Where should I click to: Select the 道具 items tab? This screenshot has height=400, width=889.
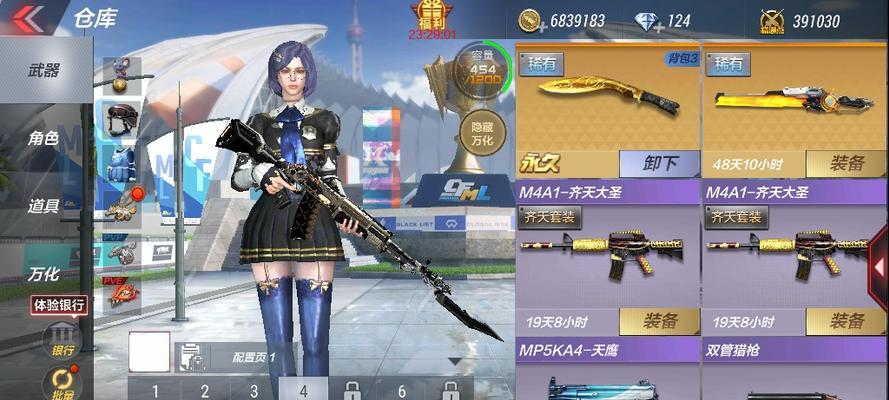point(44,206)
